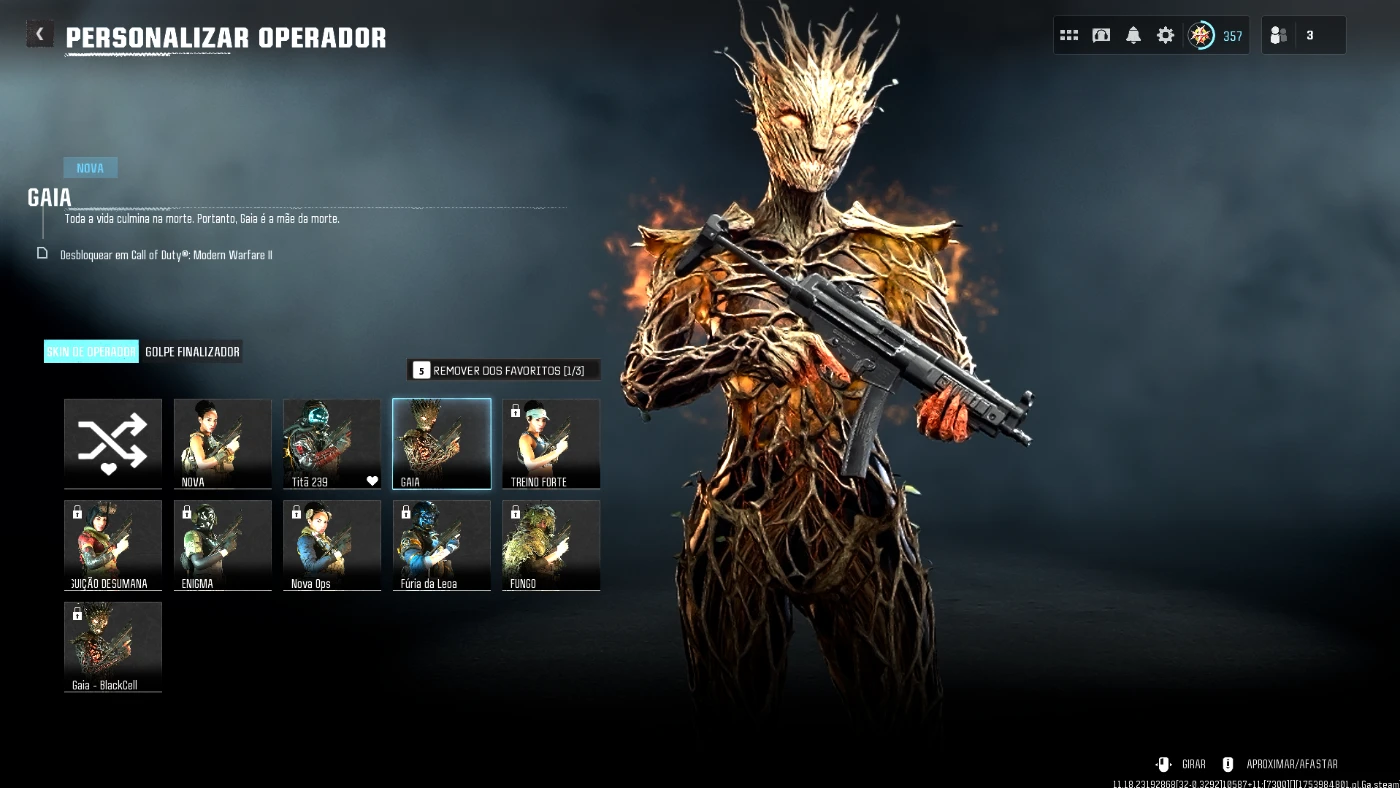Choose the shuffle favorites tile
1400x788 pixels.
coord(113,443)
